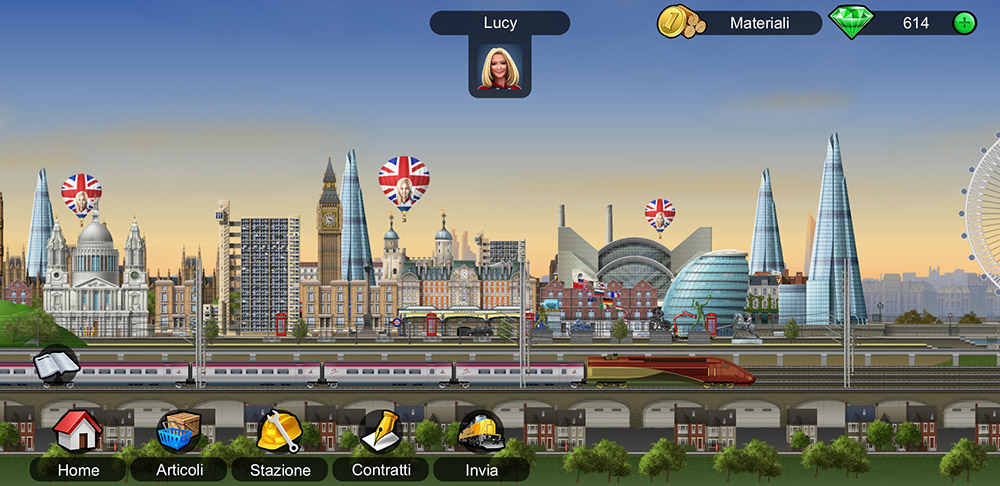Open Lucy's character portrait
Viewport: 1000px width, 486px height.
click(x=499, y=68)
